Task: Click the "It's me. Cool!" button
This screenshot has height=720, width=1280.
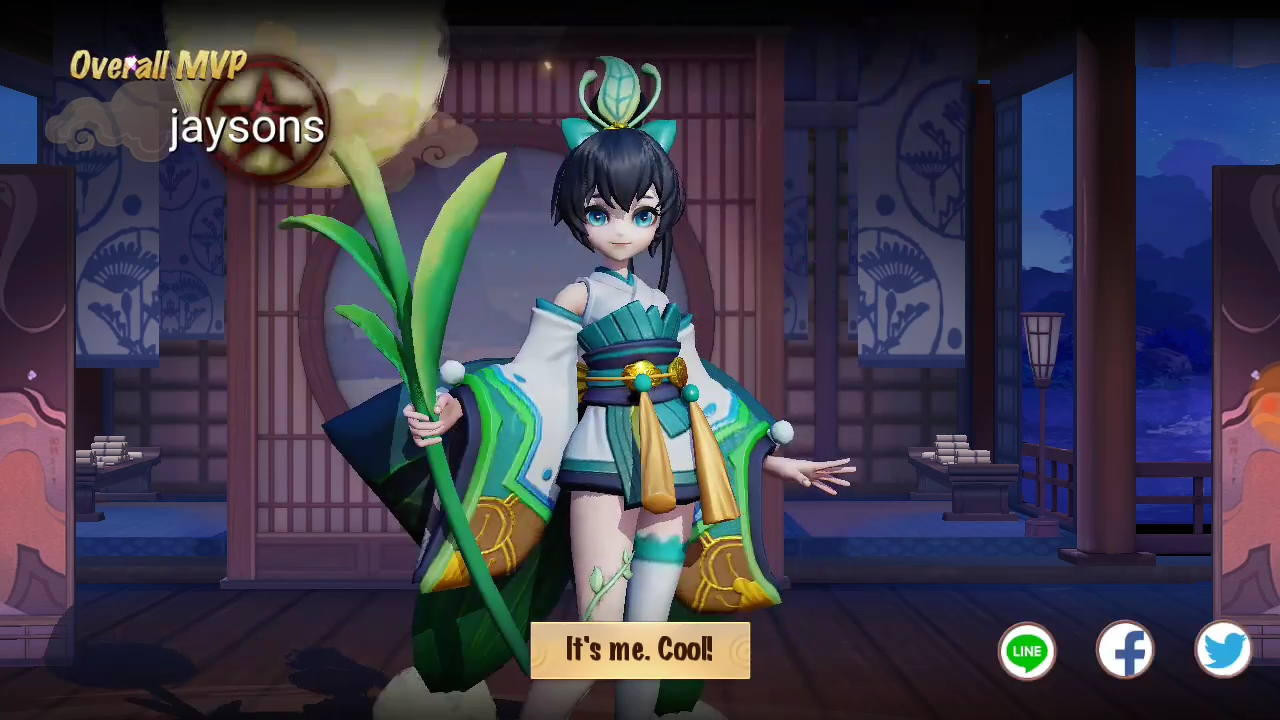Action: [x=640, y=650]
